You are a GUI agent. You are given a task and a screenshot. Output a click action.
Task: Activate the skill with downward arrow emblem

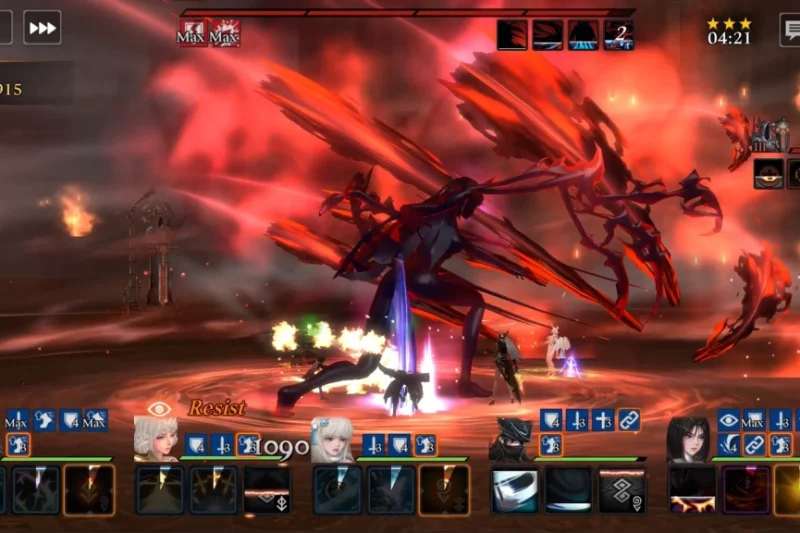(267, 490)
